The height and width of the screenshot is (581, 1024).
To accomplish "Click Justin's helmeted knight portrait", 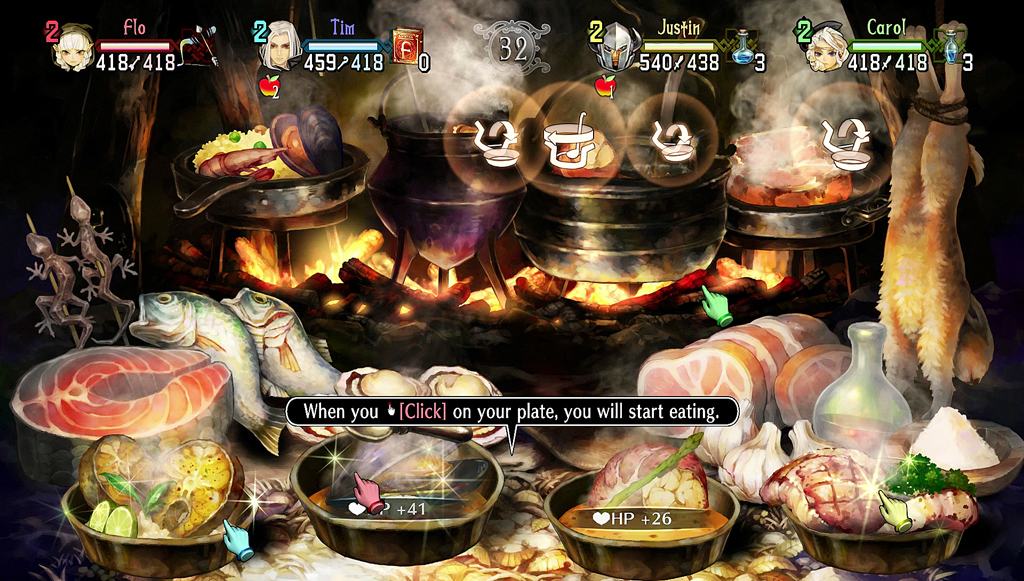I will pyautogui.click(x=618, y=46).
